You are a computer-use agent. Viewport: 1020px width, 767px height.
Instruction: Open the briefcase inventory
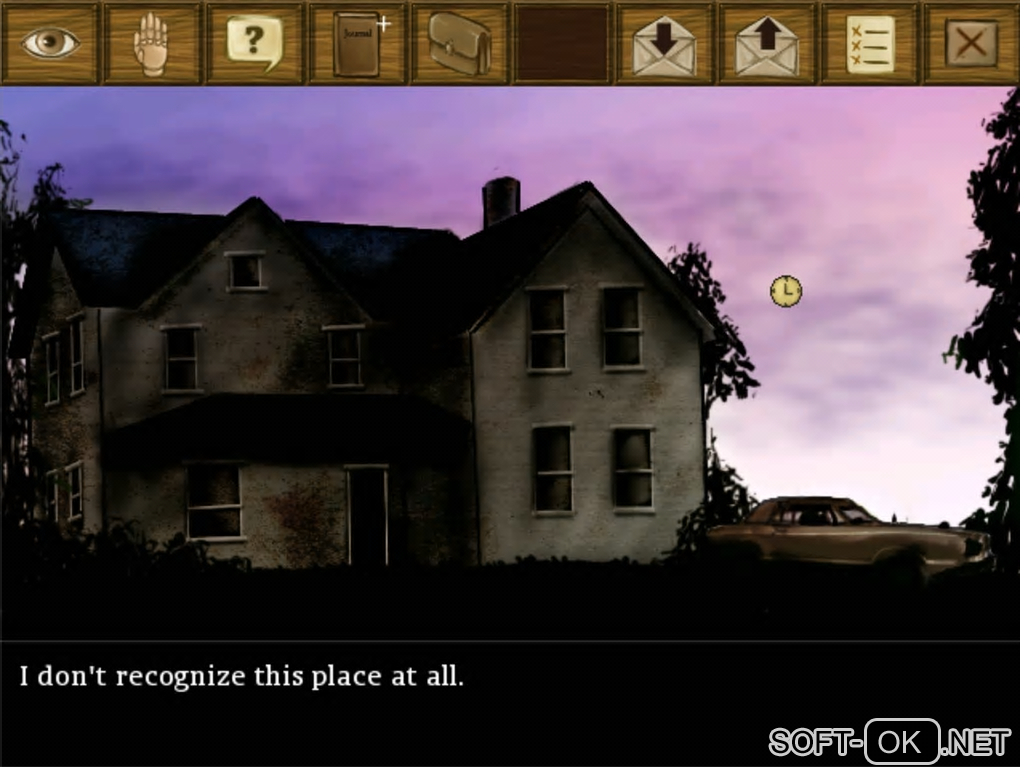pyautogui.click(x=459, y=43)
